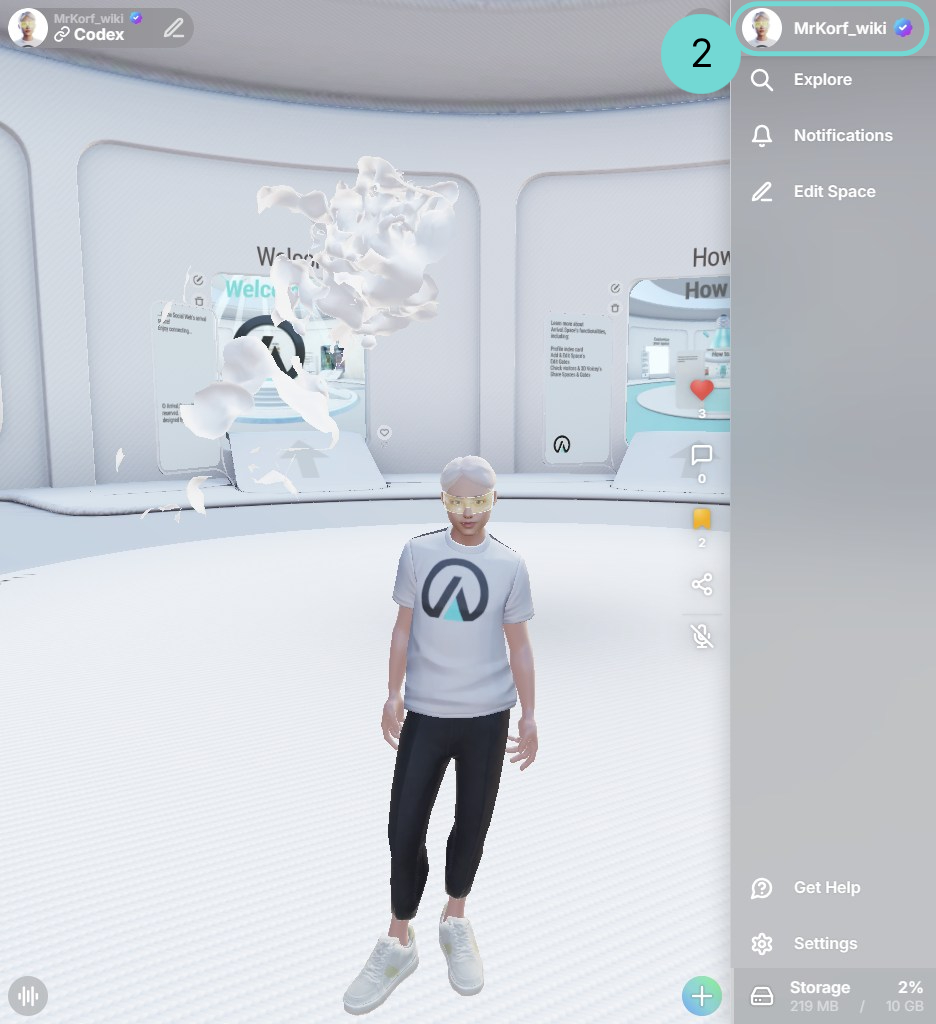Choose Edit Space from sidebar

pyautogui.click(x=833, y=192)
